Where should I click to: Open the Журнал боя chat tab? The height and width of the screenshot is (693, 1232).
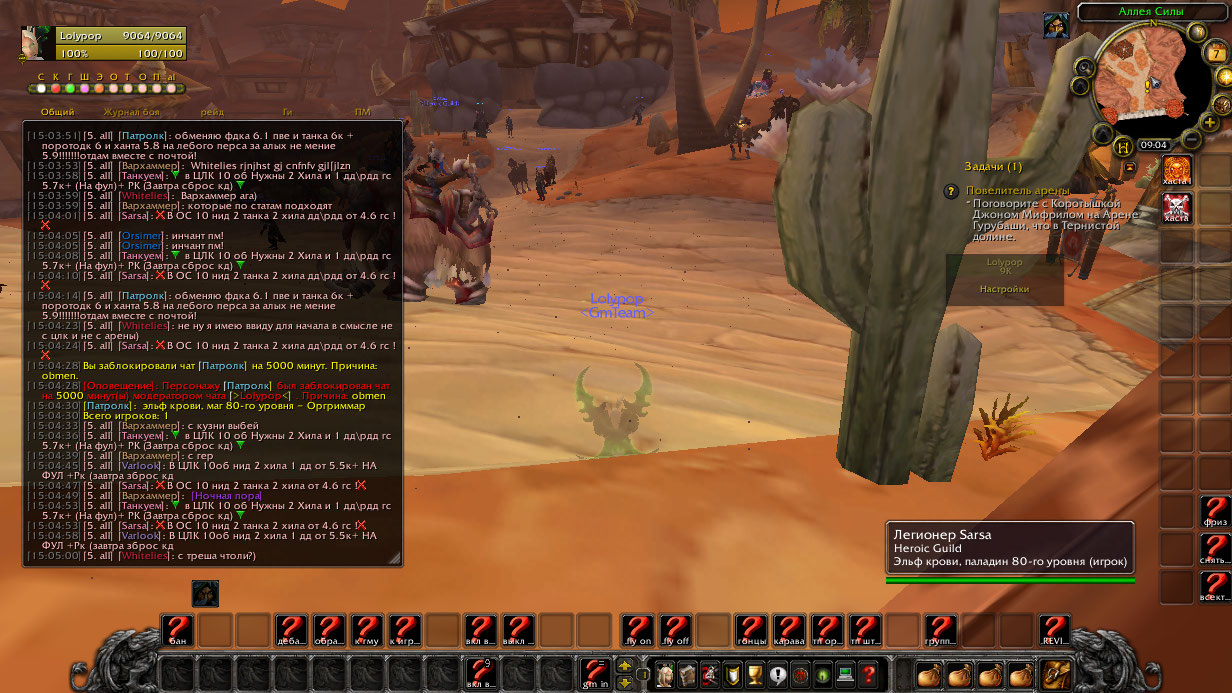pos(131,113)
